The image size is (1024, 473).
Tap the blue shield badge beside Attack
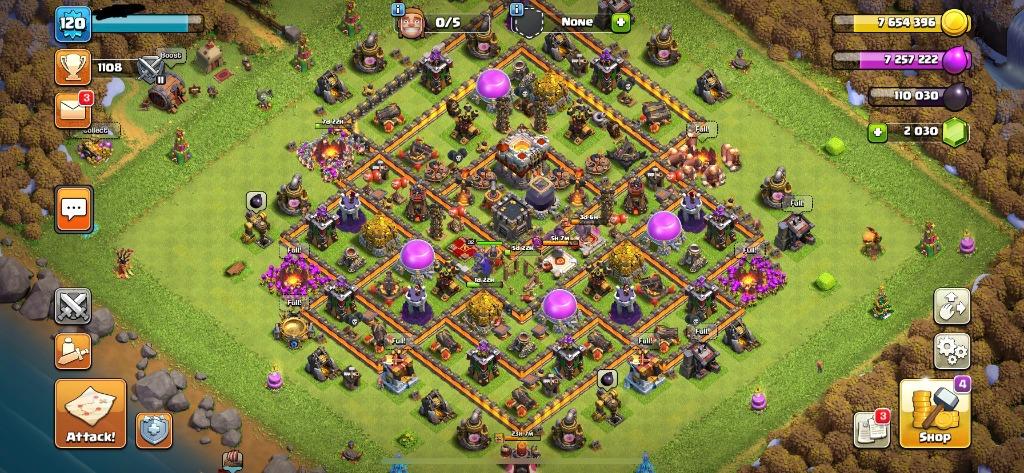pos(154,429)
